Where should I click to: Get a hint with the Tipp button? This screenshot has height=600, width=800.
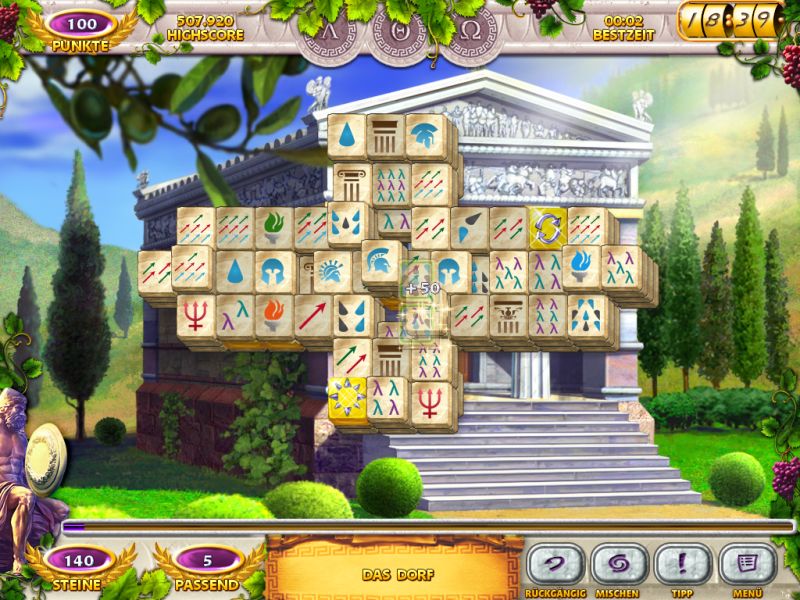683,564
